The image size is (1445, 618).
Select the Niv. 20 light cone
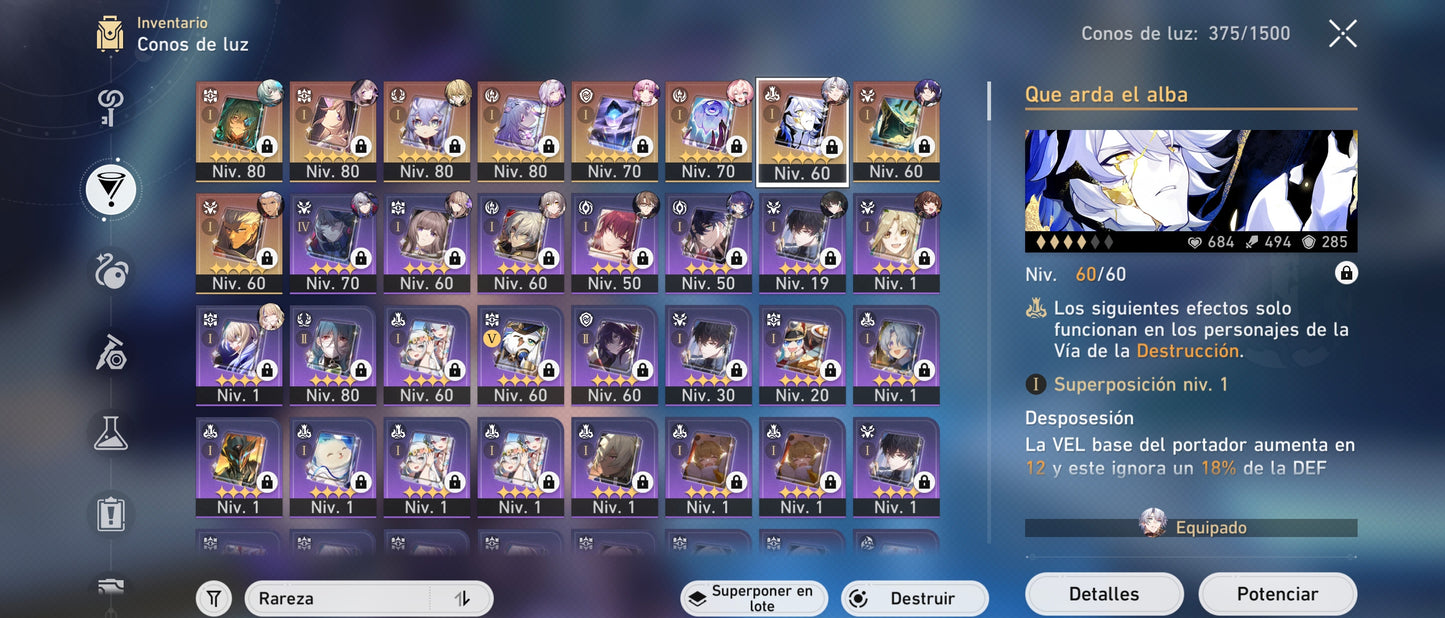802,354
